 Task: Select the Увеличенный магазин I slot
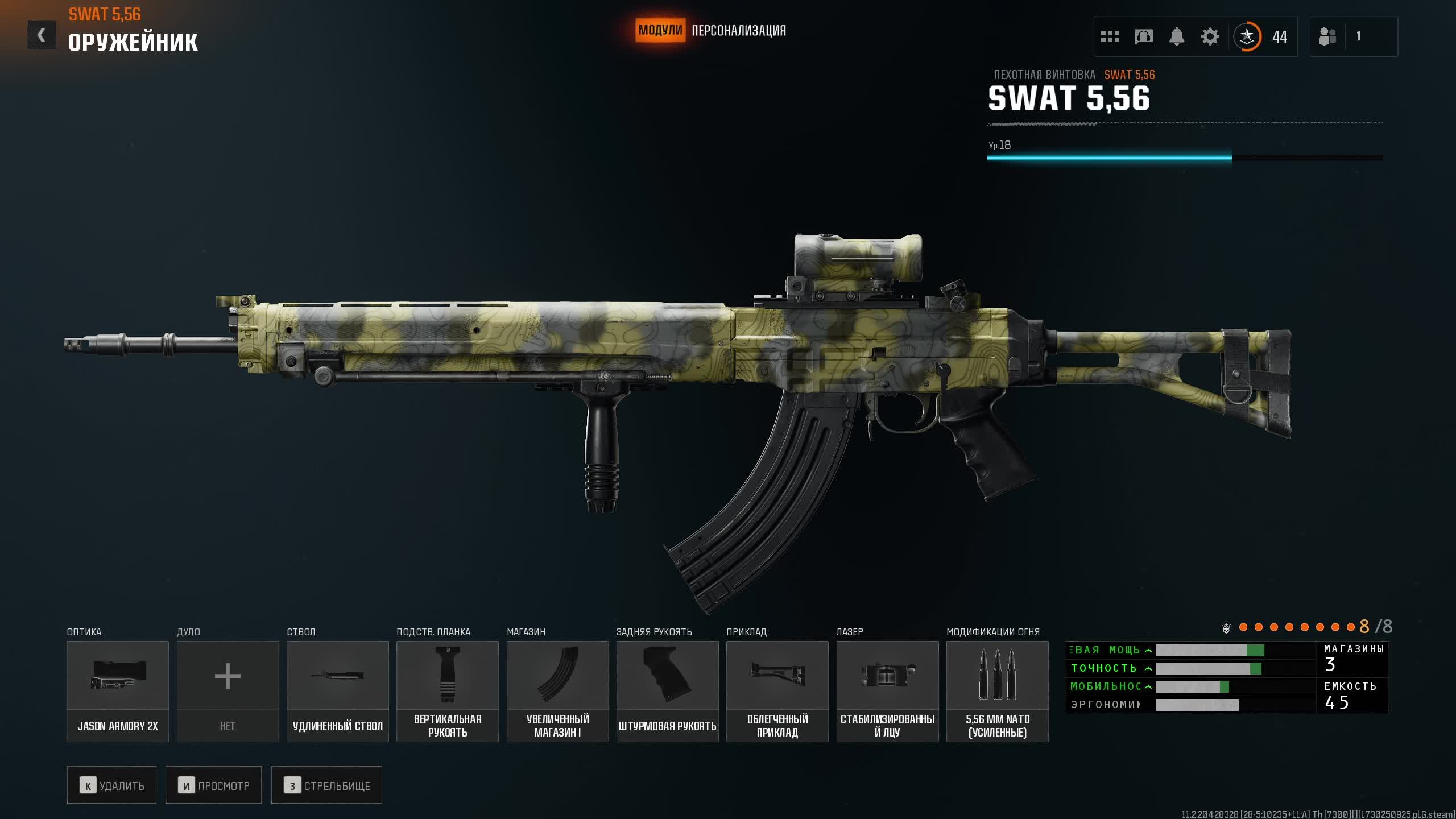point(557,691)
